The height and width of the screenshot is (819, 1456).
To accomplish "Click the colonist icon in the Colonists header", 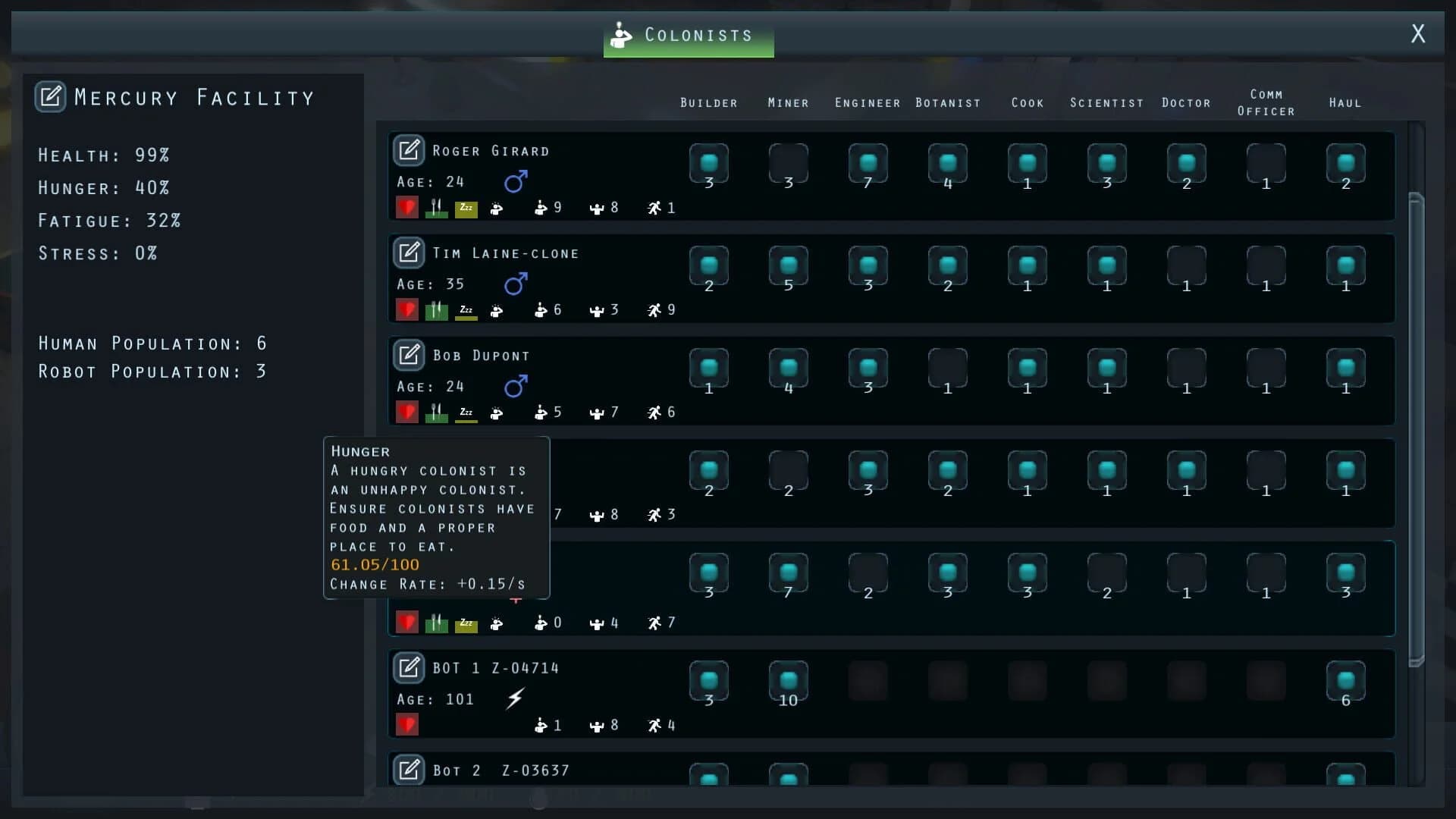I will pos(622,34).
